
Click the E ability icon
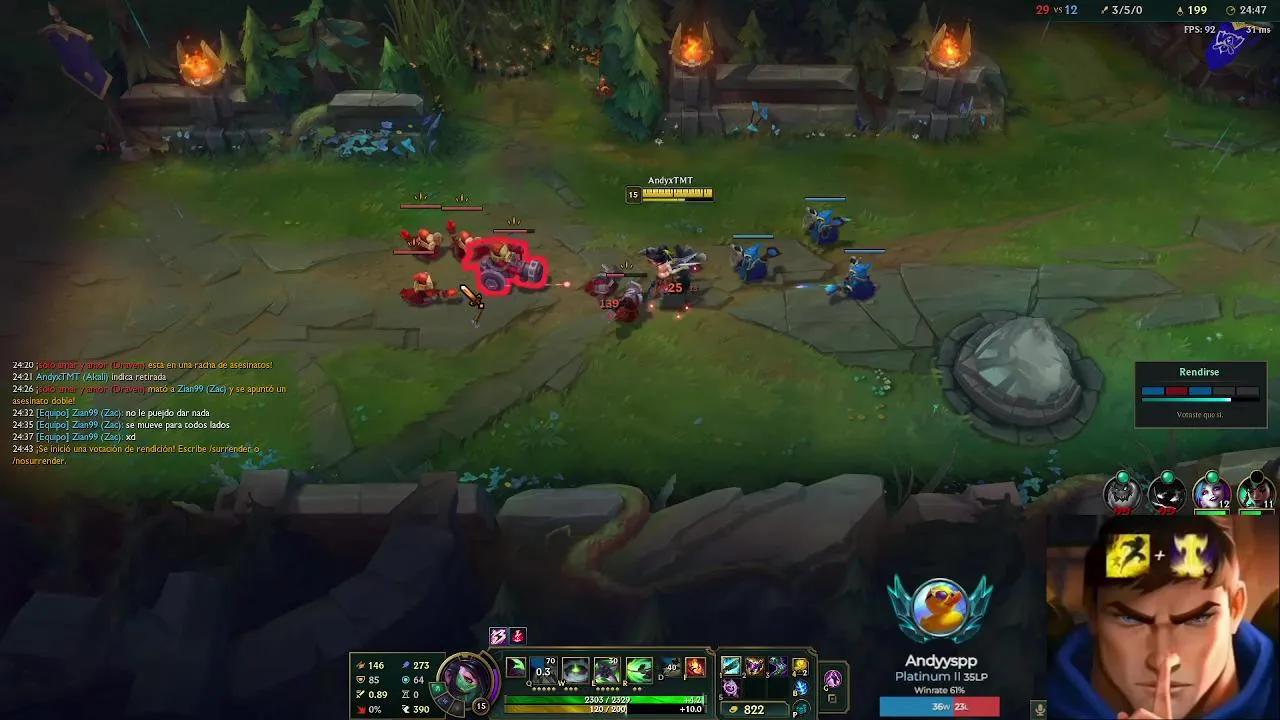click(605, 669)
